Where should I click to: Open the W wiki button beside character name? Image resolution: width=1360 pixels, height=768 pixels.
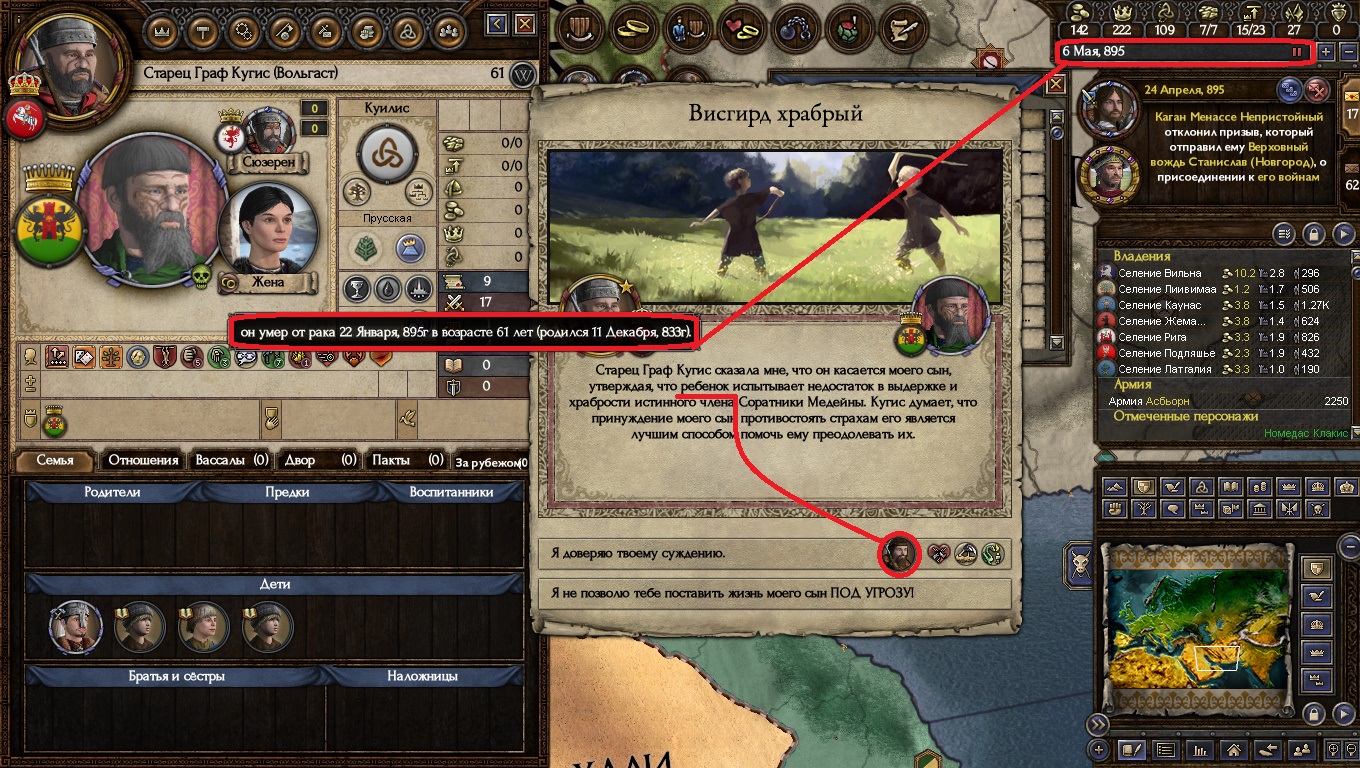pos(522,74)
